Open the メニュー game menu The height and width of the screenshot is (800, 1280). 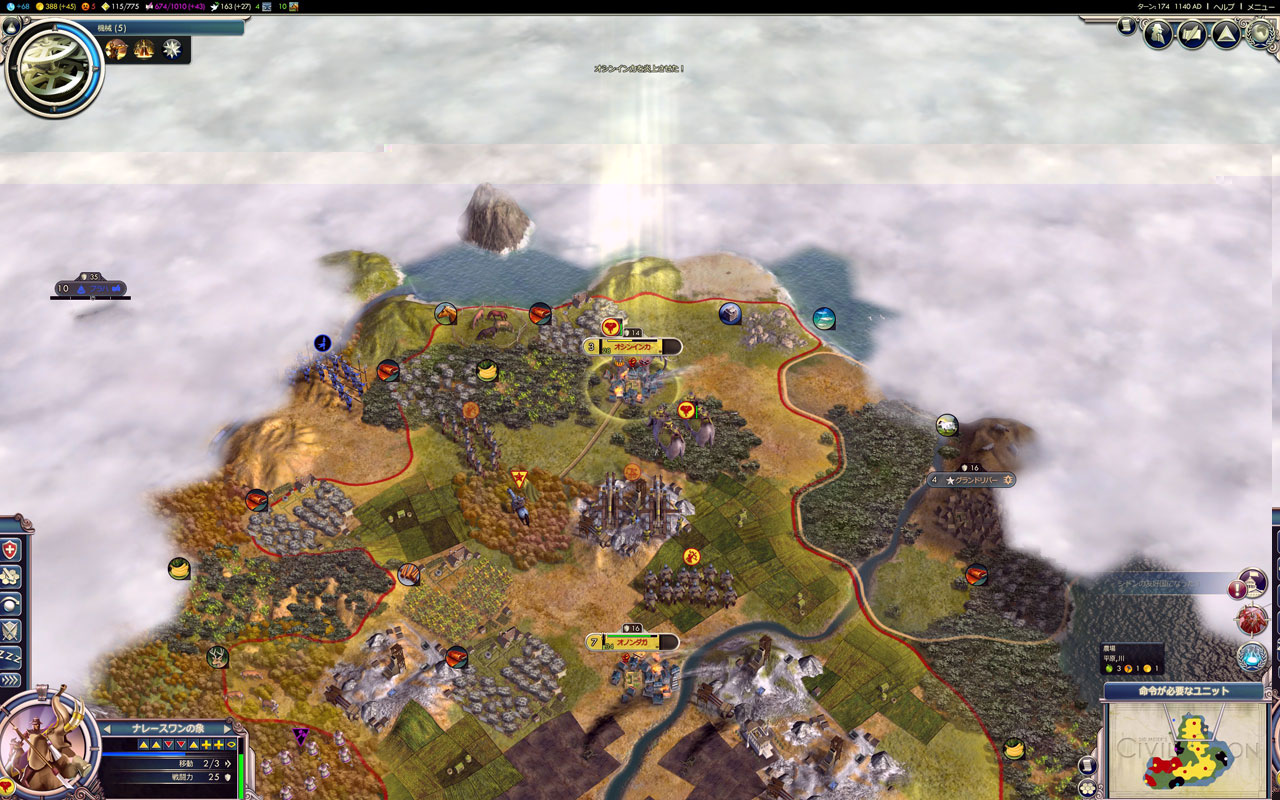[1260, 6]
